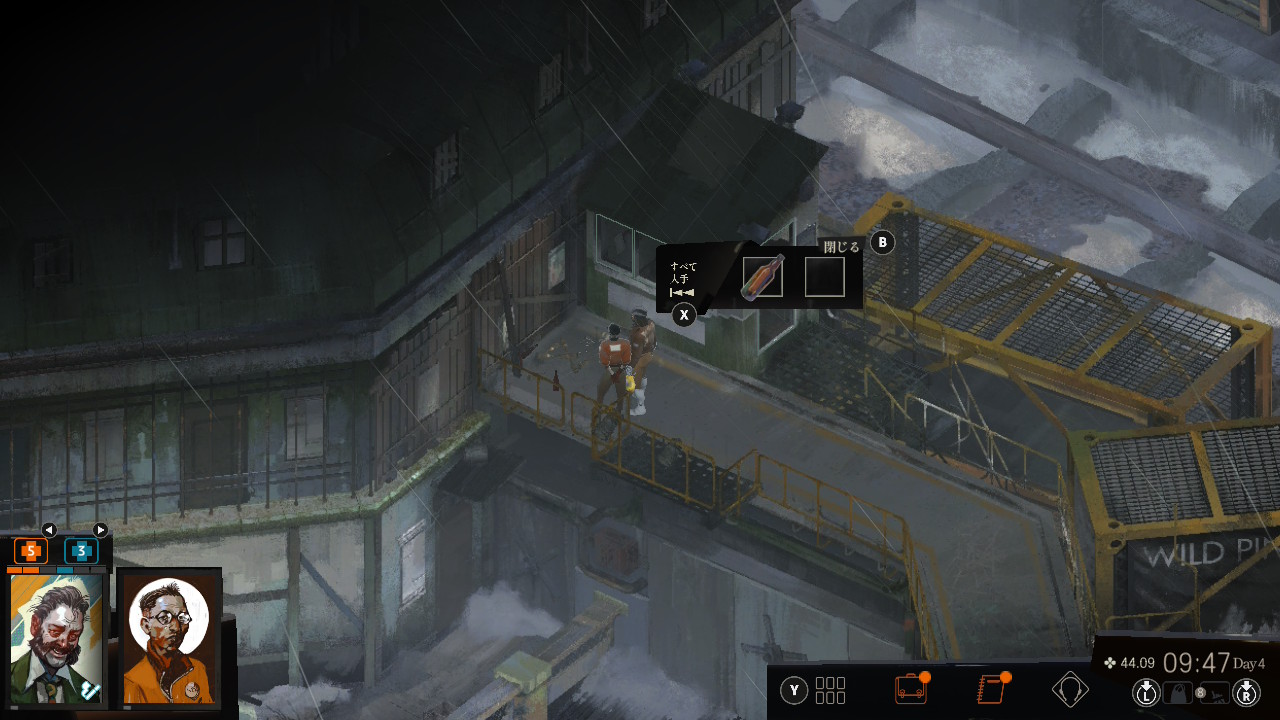Use the orange health heal cross
Image resolution: width=1280 pixels, height=720 pixels.
point(31,550)
